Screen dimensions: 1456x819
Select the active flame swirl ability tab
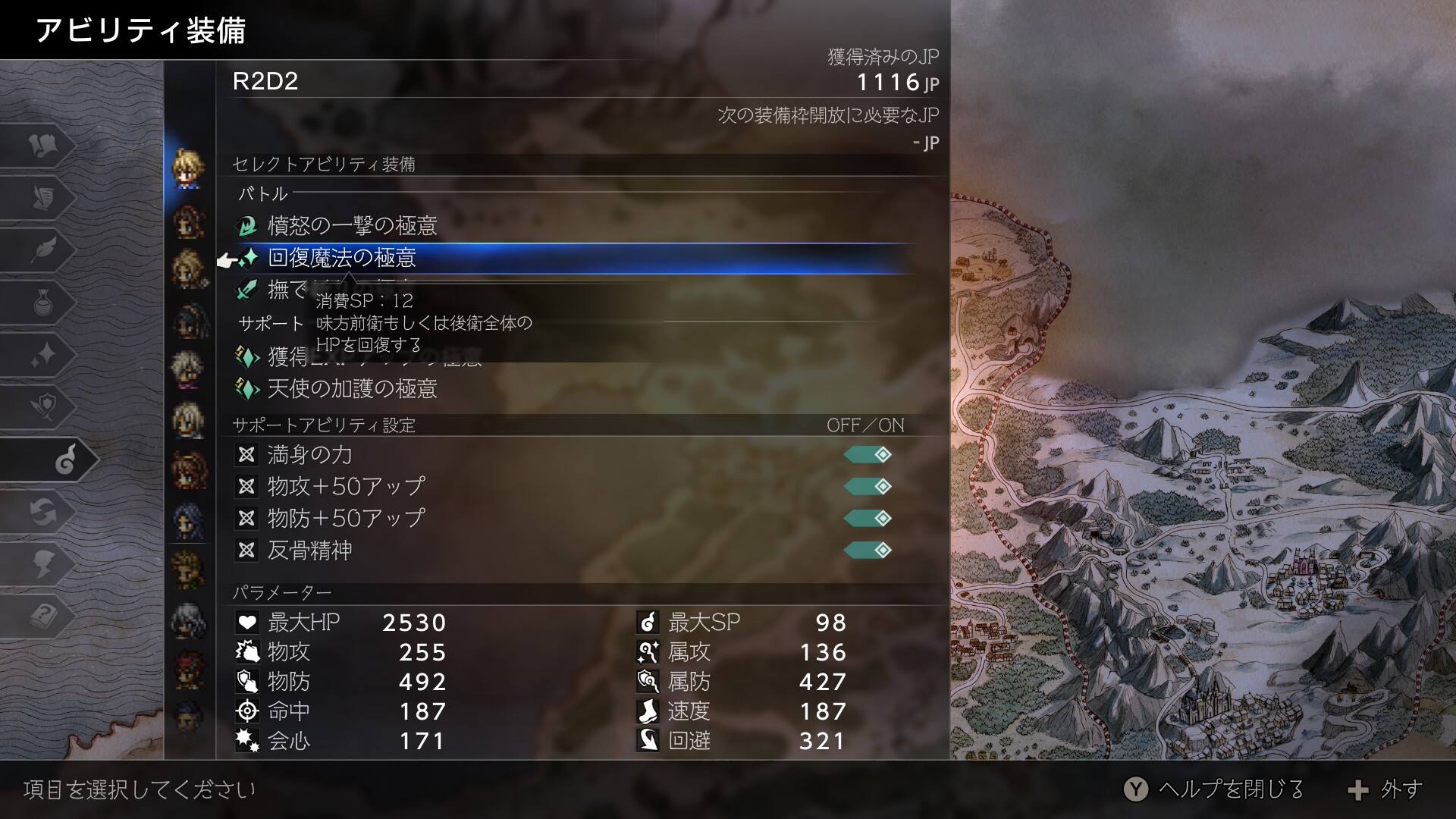point(64,460)
